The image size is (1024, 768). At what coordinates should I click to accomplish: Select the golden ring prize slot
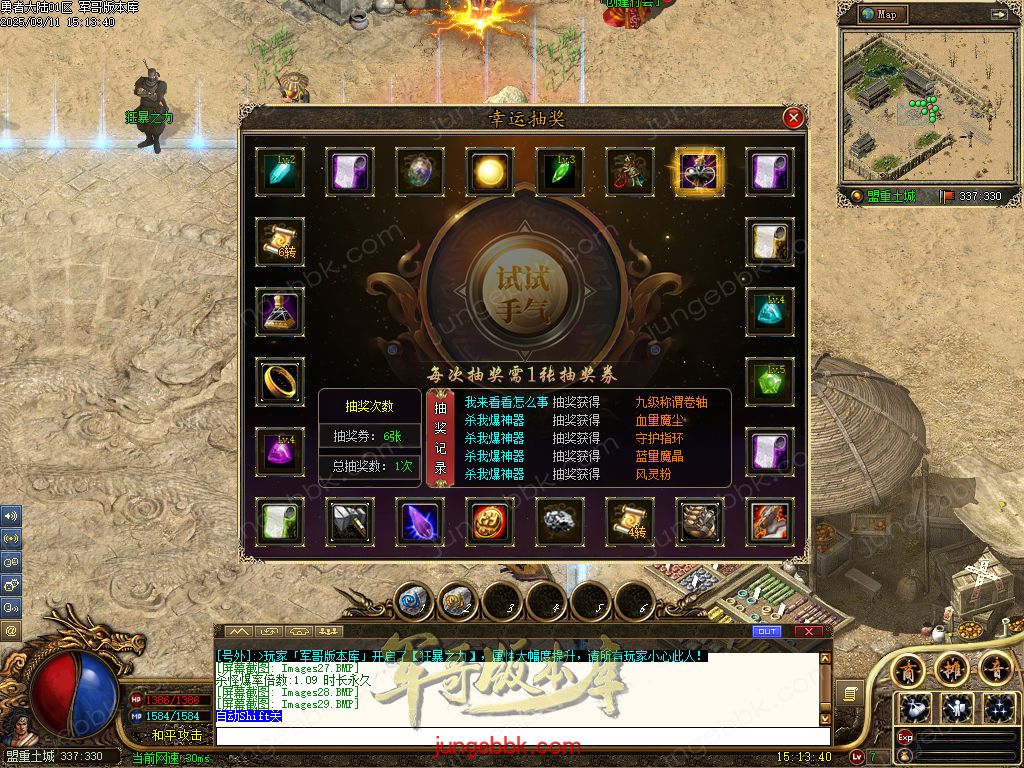coord(280,381)
